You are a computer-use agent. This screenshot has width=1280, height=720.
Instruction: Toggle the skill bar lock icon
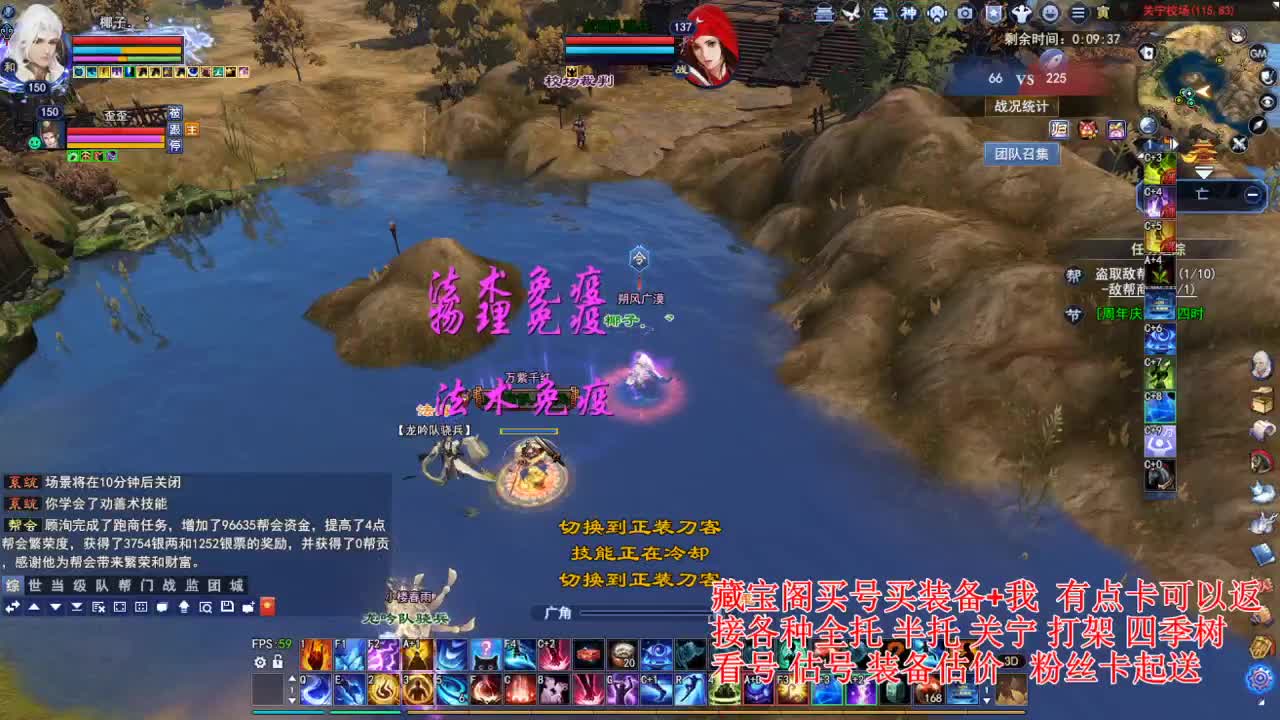tap(278, 662)
